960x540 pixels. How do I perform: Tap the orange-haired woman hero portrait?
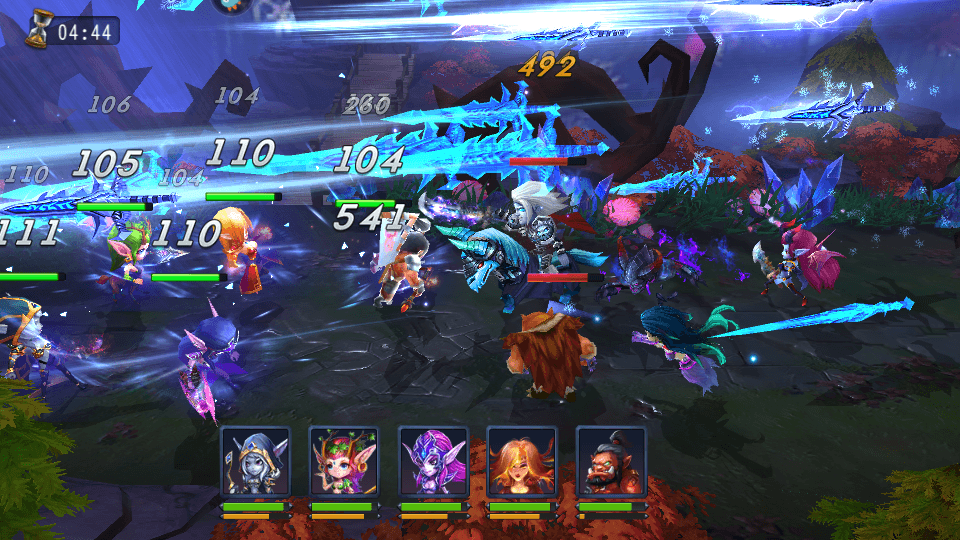(x=521, y=462)
